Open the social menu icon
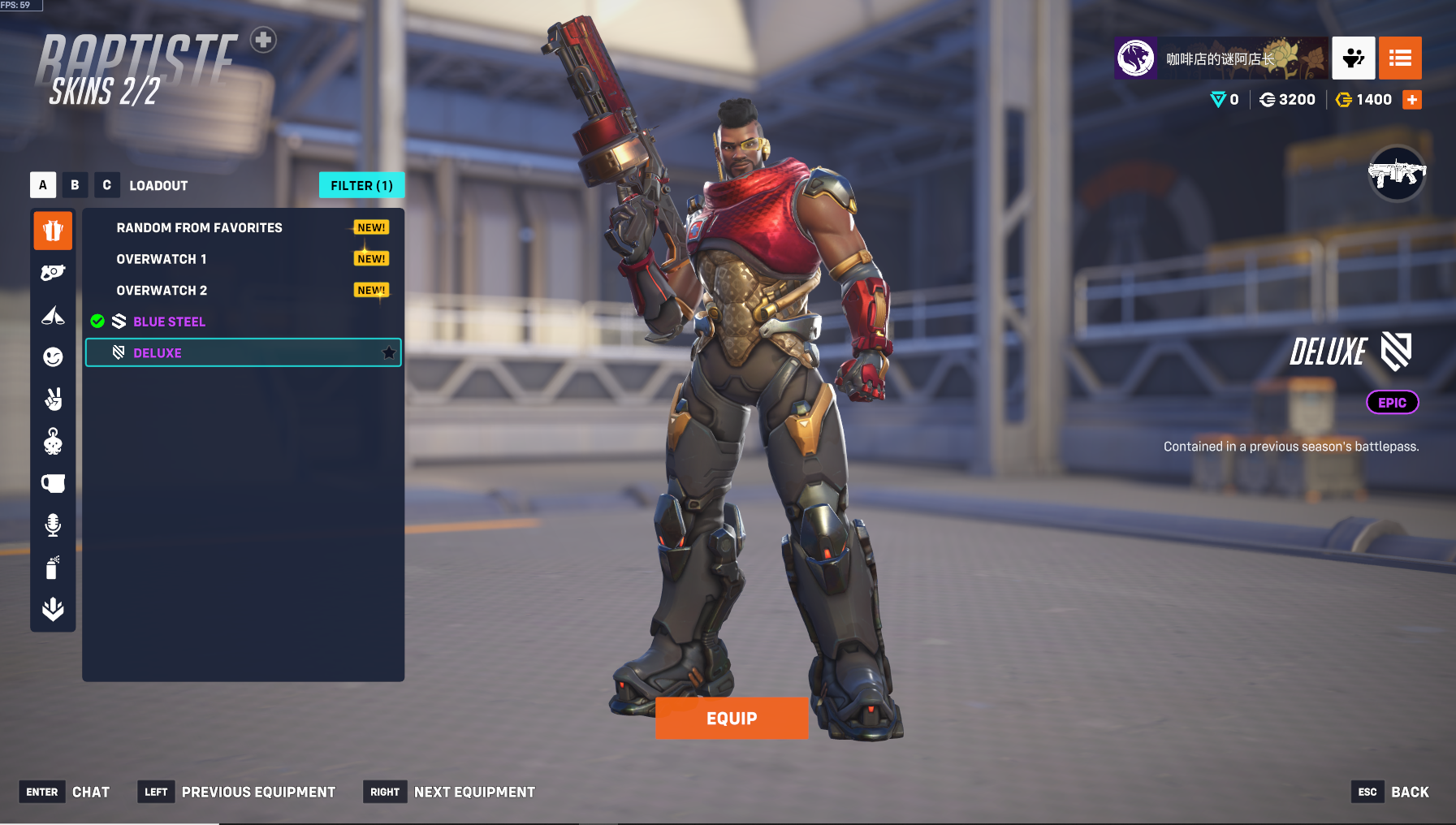 [x=1353, y=58]
